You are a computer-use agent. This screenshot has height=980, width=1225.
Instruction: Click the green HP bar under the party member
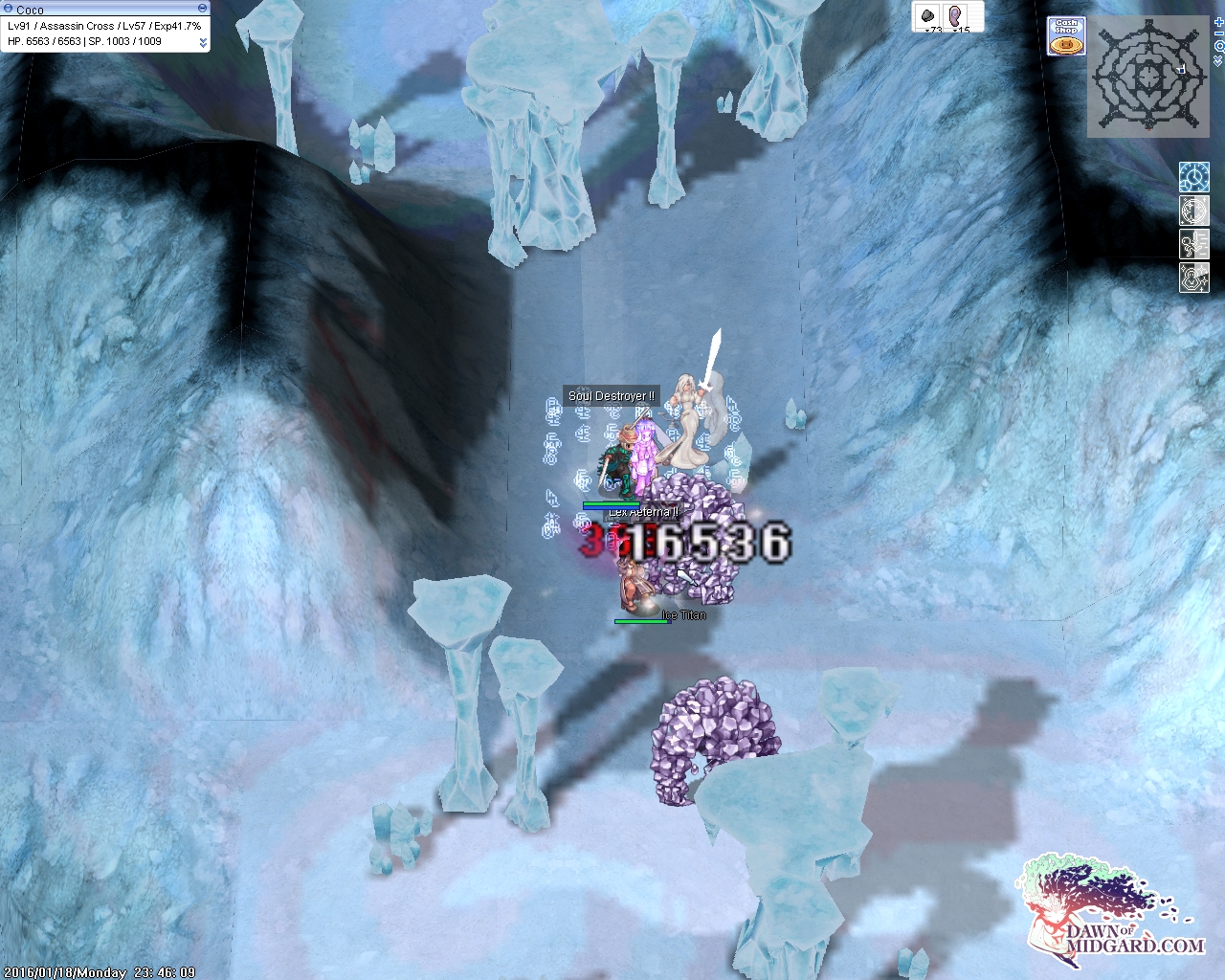[x=612, y=502]
